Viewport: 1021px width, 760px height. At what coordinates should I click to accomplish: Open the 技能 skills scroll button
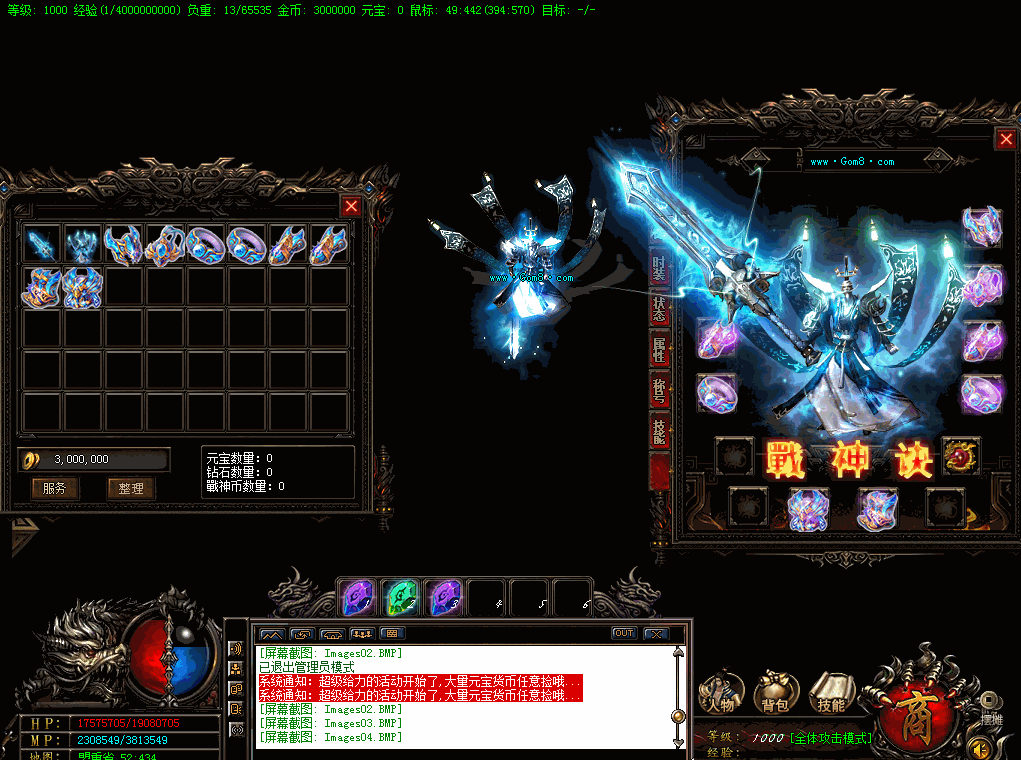coord(830,692)
